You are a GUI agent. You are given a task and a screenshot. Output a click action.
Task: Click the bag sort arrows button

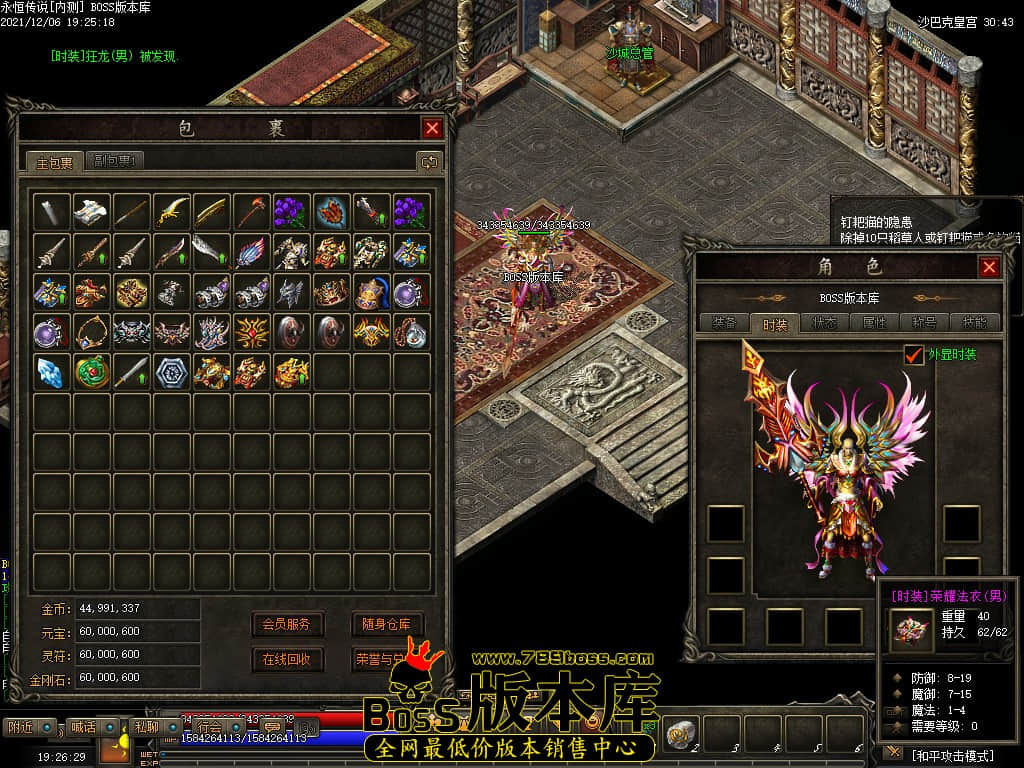point(428,161)
